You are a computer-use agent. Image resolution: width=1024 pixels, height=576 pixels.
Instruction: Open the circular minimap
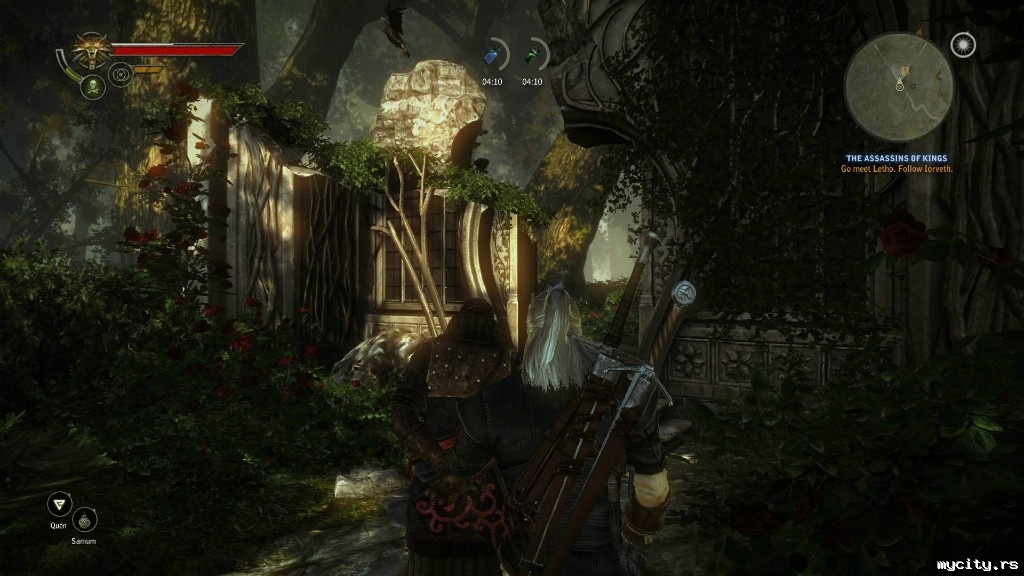pyautogui.click(x=898, y=87)
